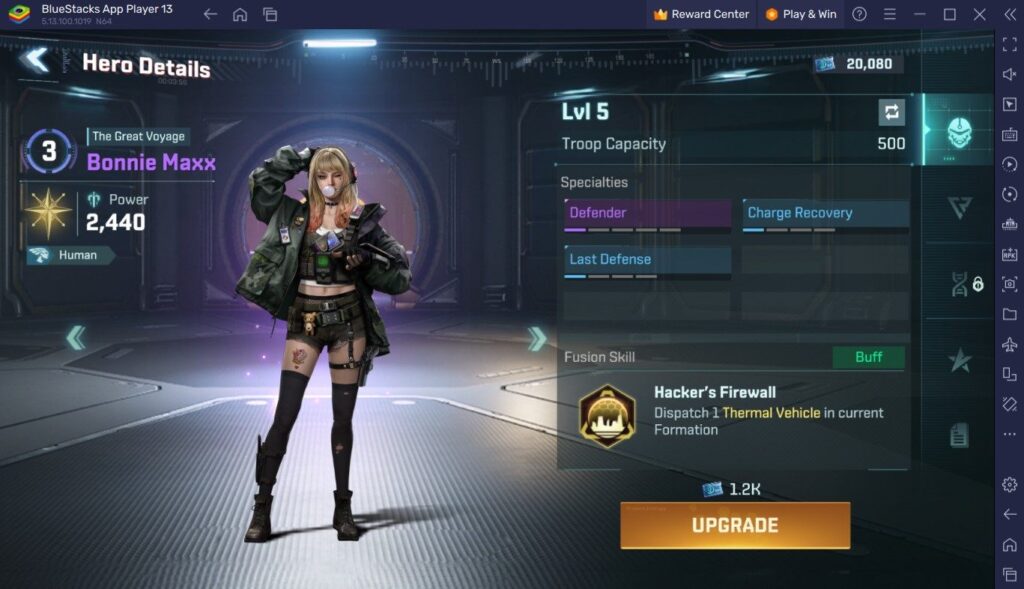Upgrade the hero Bonnie Maxx
The image size is (1024, 589).
[x=735, y=525]
